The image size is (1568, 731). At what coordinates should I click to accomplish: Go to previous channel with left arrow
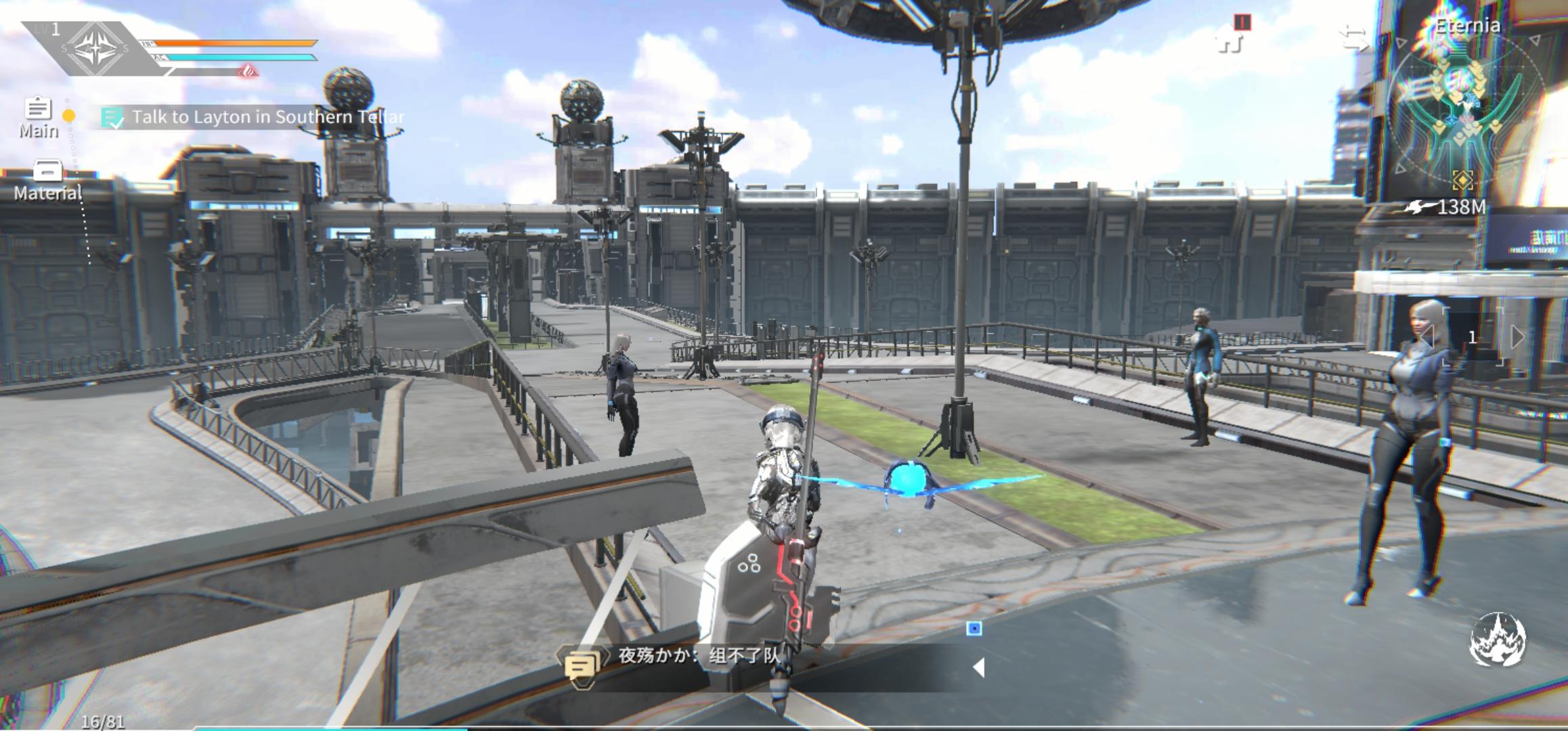[1426, 336]
